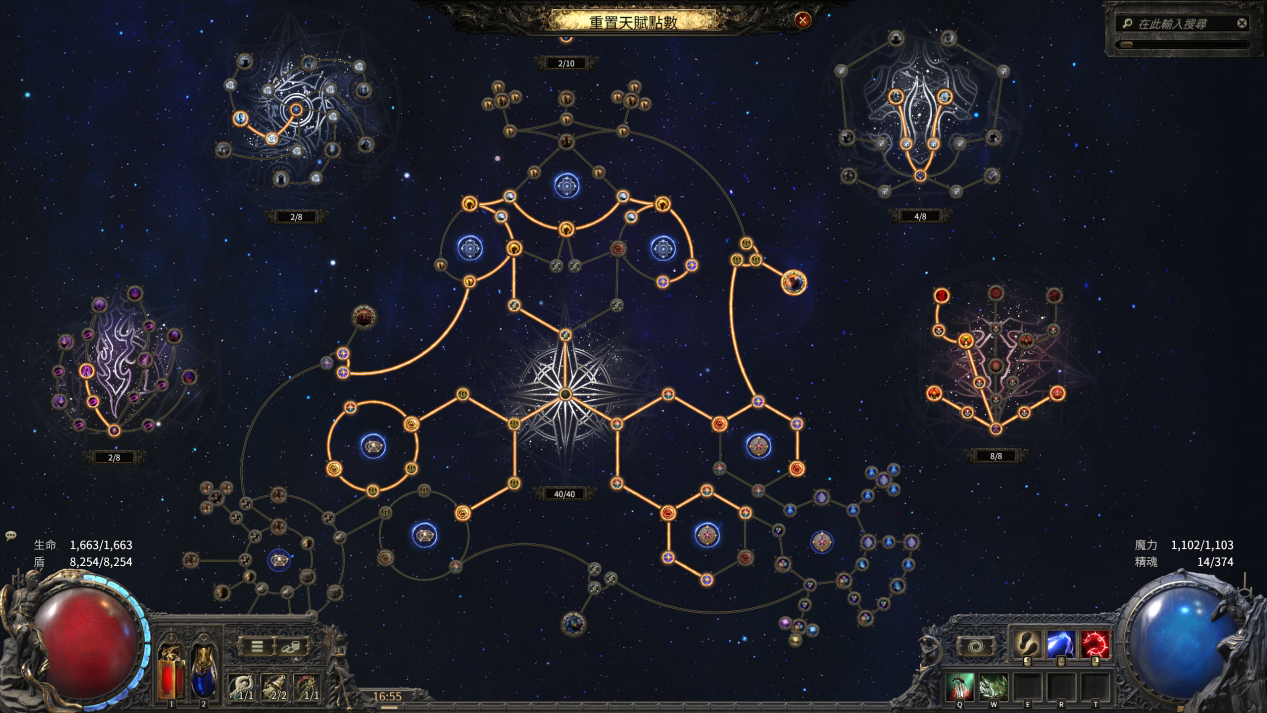
Task: Open the spiral swirl button
Action: point(975,646)
